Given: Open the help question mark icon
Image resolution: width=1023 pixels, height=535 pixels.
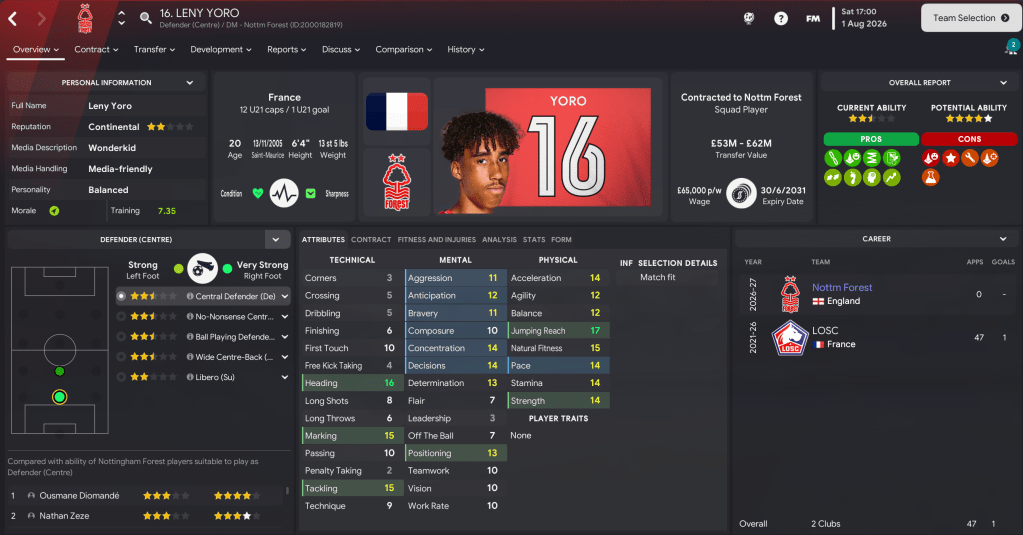Looking at the screenshot, I should [x=781, y=18].
